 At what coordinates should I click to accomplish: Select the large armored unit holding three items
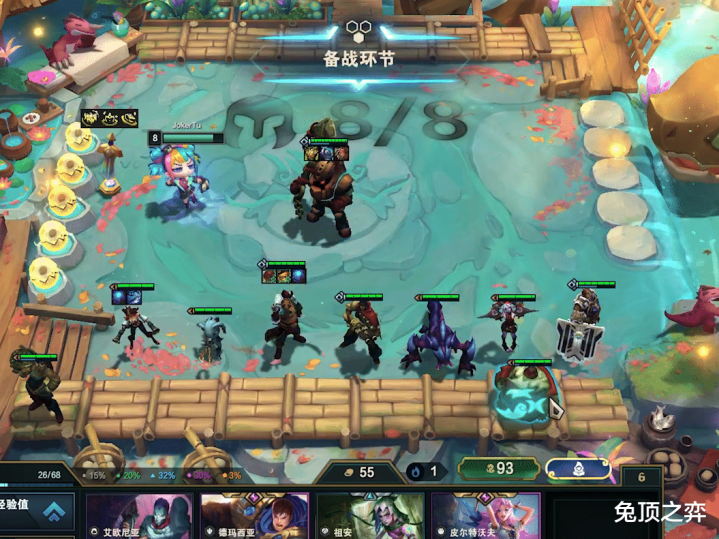[x=324, y=192]
